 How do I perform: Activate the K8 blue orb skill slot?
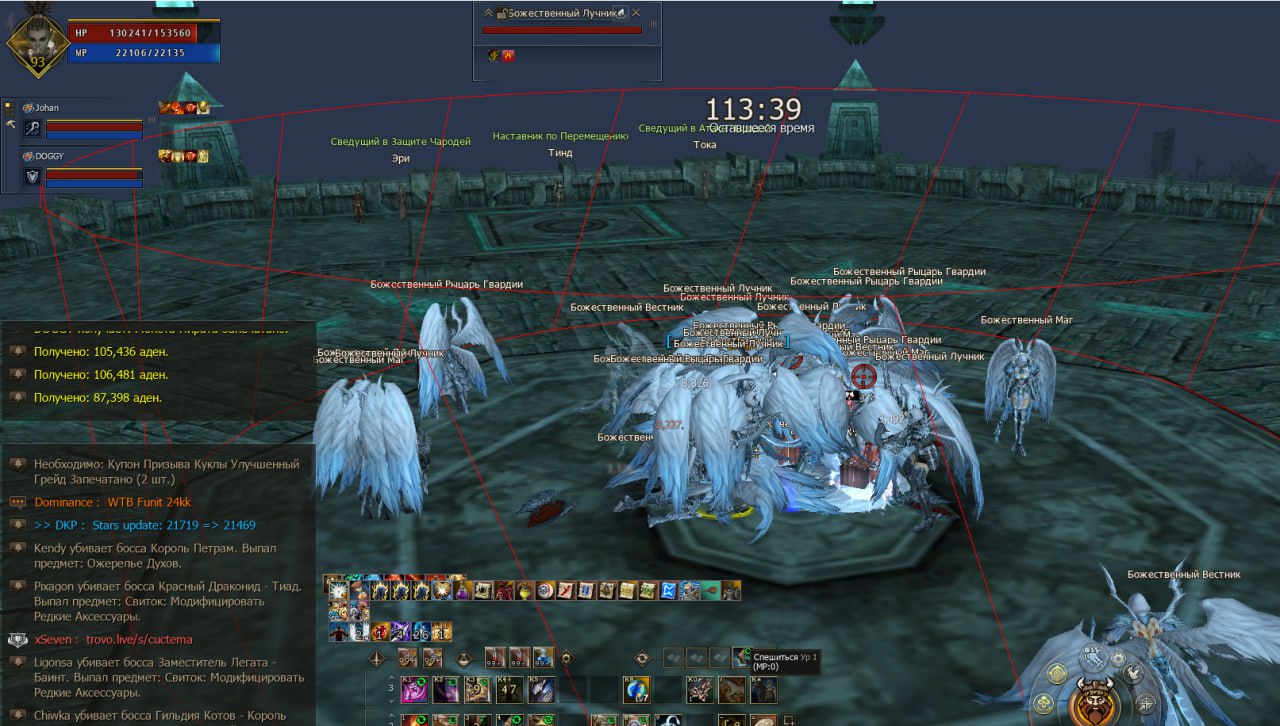tap(638, 689)
